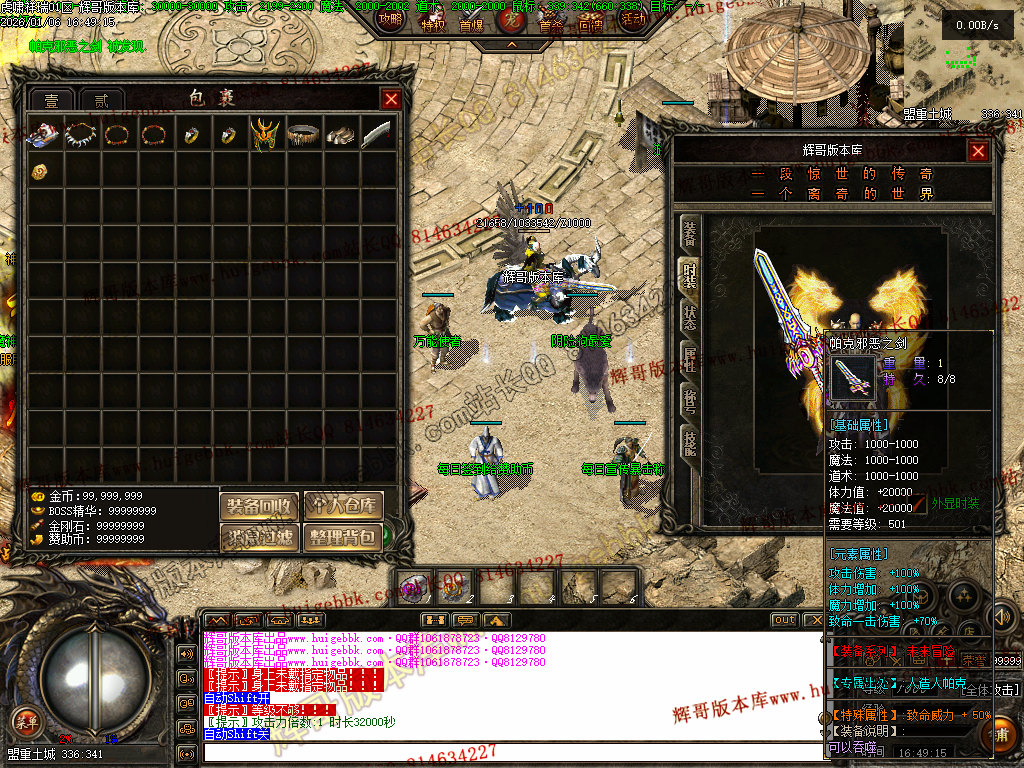Select the curved blade item in bag
The width and height of the screenshot is (1024, 768).
(x=376, y=134)
